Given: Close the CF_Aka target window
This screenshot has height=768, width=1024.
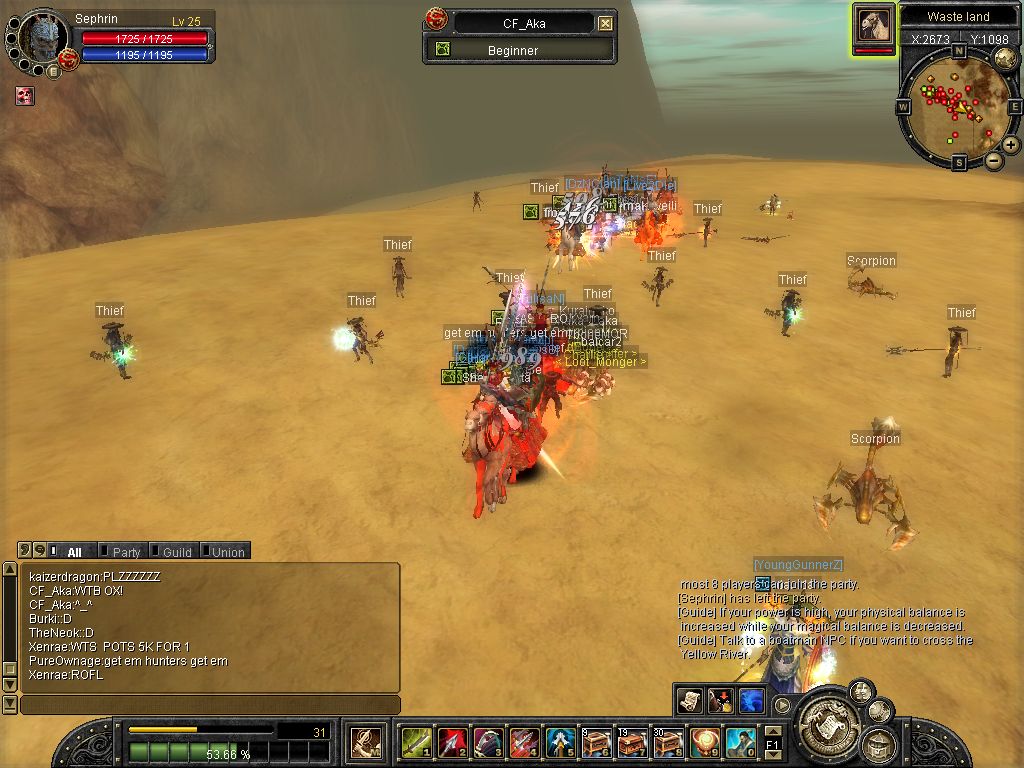Looking at the screenshot, I should point(606,23).
